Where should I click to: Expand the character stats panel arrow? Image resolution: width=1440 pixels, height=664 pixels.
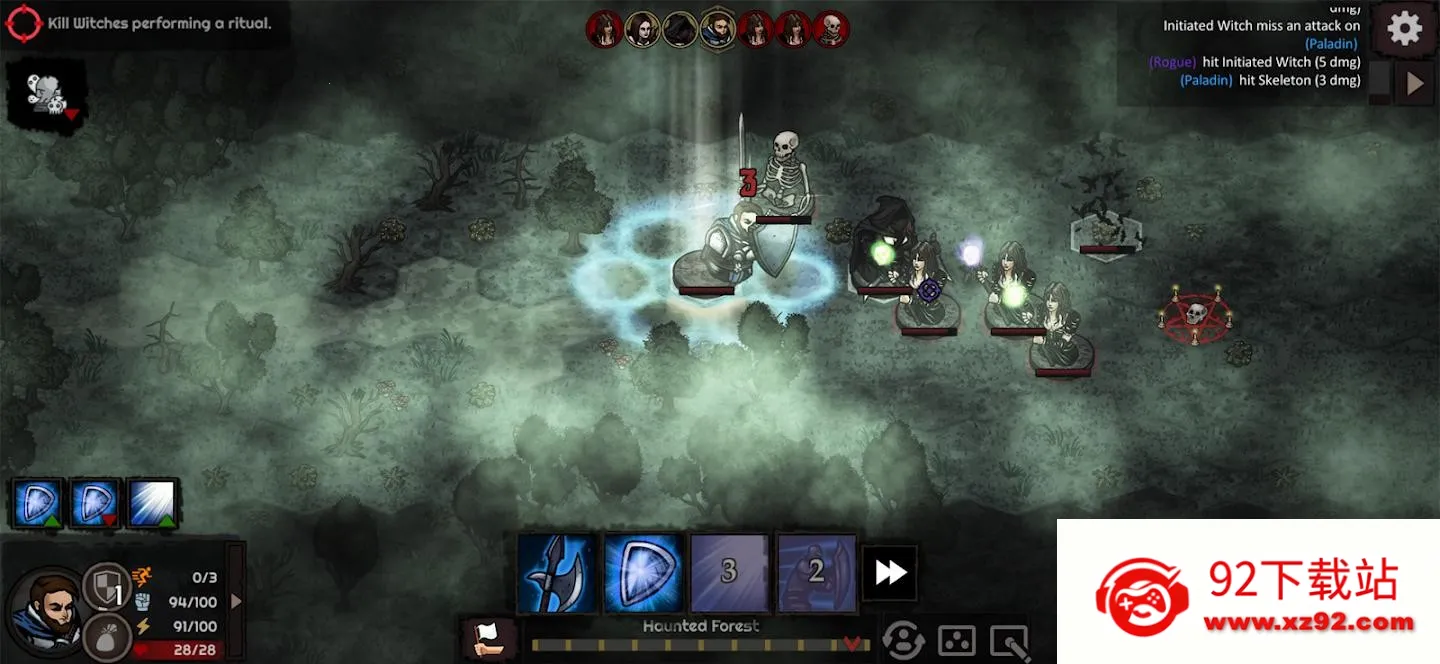pos(236,601)
